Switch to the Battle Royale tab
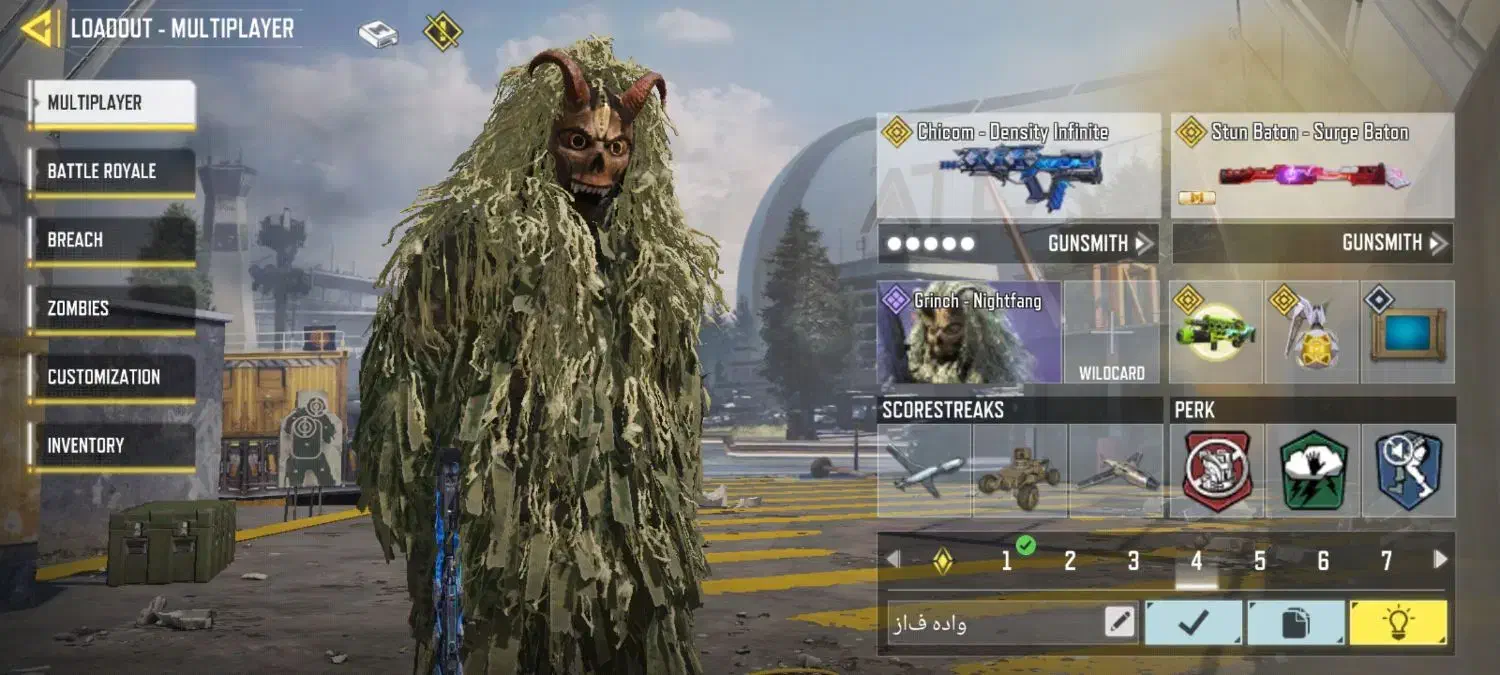The image size is (1500, 675). (x=111, y=171)
